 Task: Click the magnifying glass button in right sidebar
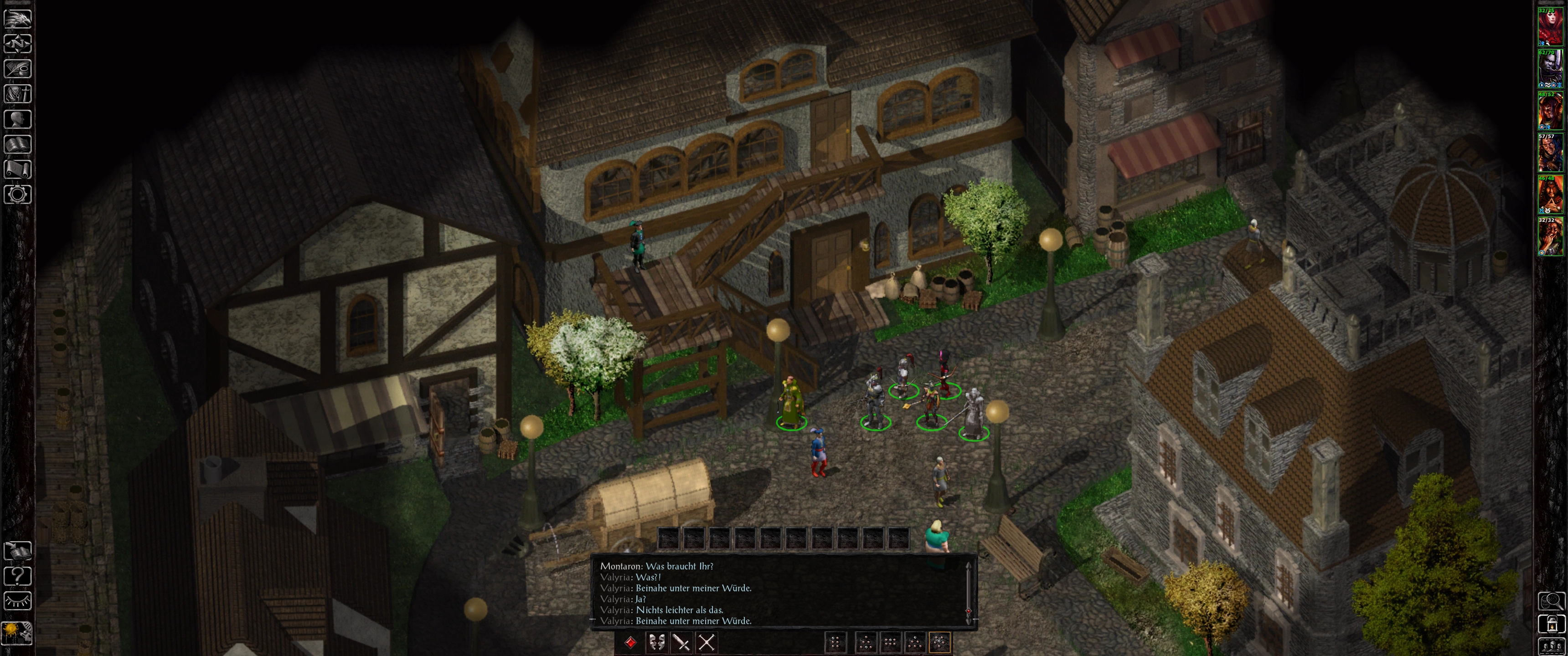click(x=1552, y=601)
